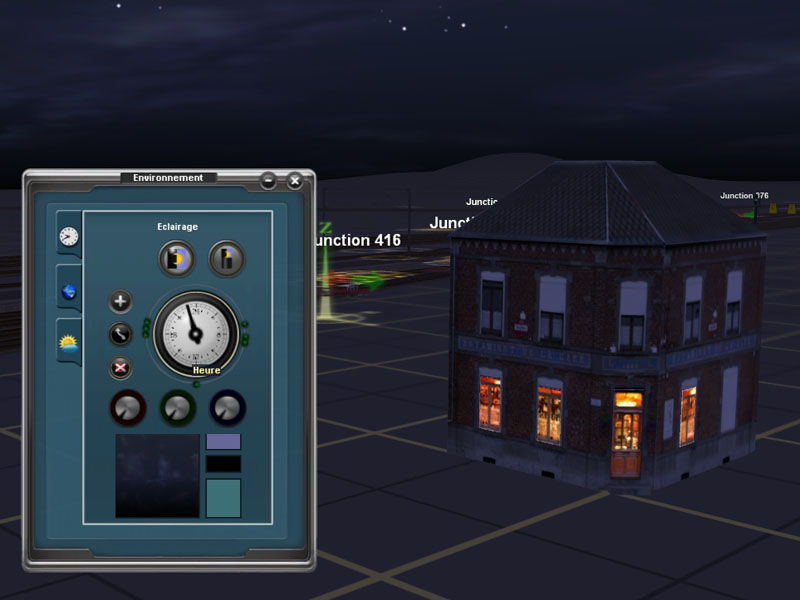Click the night sky preview thumbnail
This screenshot has height=600, width=800.
157,475
